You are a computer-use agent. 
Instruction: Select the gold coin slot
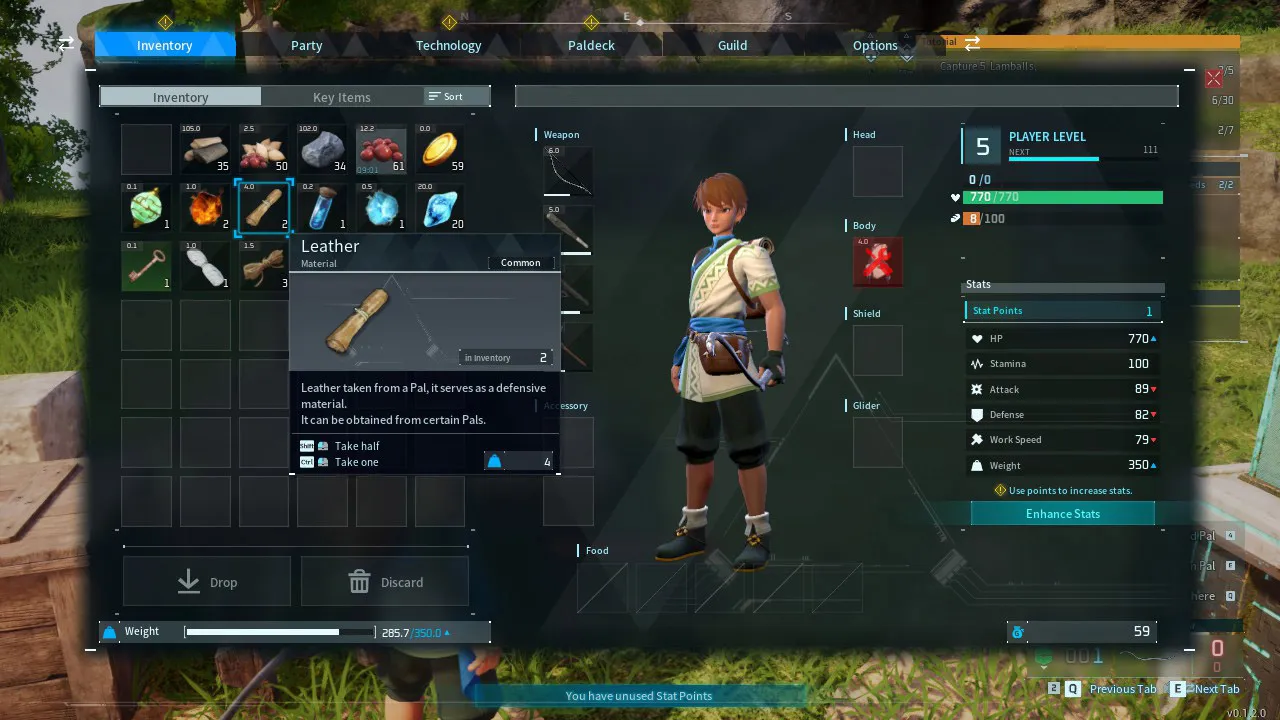point(440,150)
